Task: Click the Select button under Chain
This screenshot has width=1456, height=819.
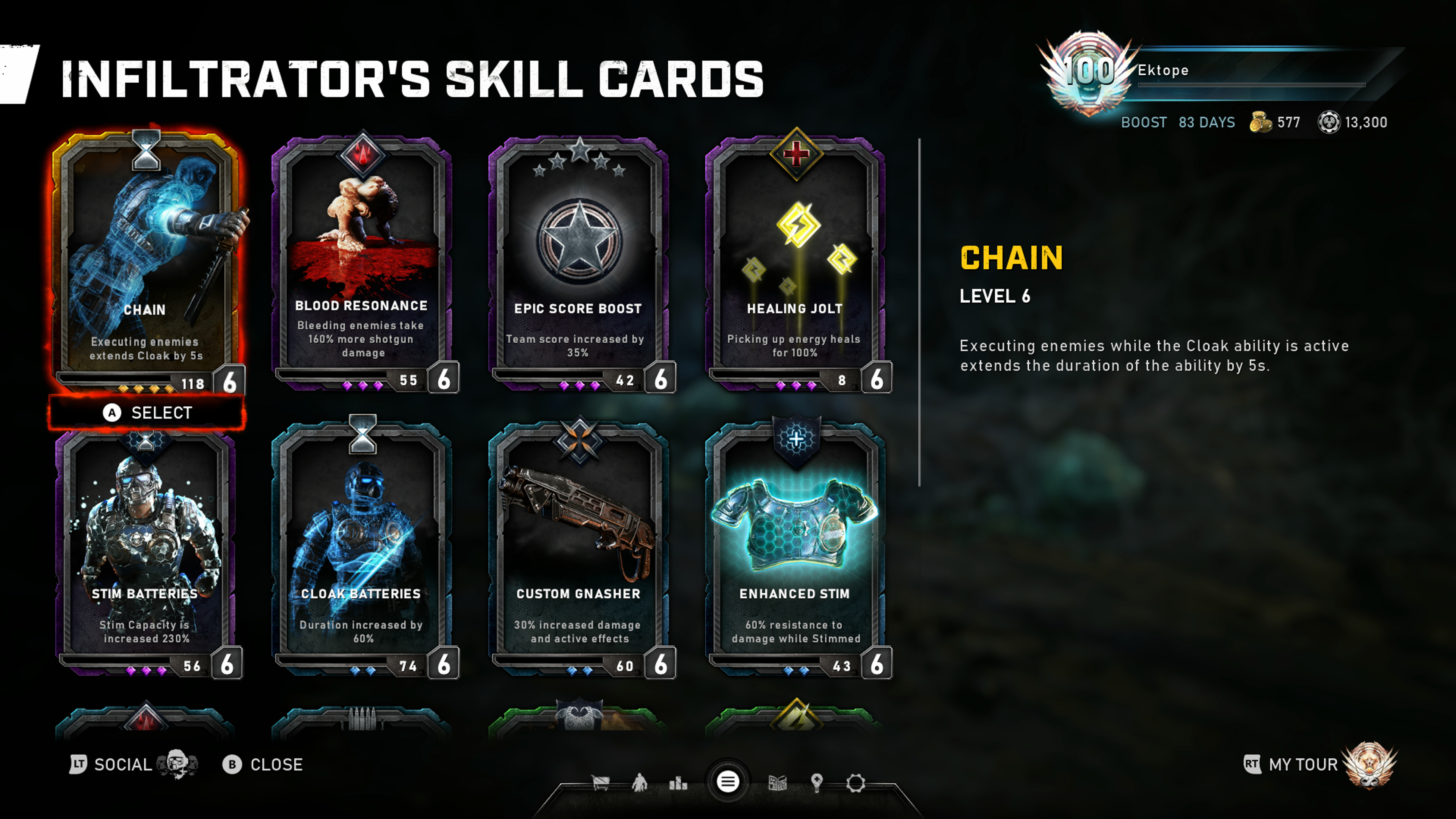Action: [x=147, y=413]
